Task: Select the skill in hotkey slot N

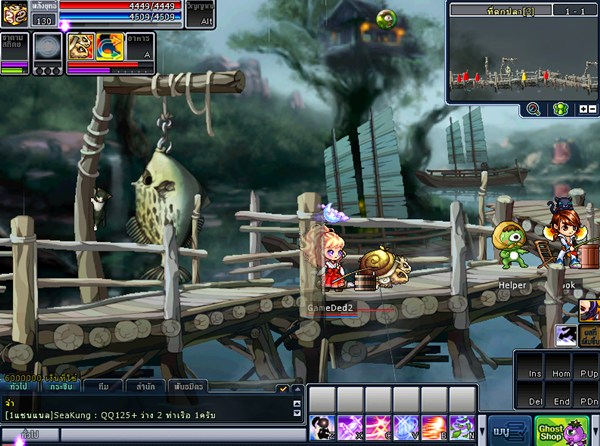Action: click(462, 428)
